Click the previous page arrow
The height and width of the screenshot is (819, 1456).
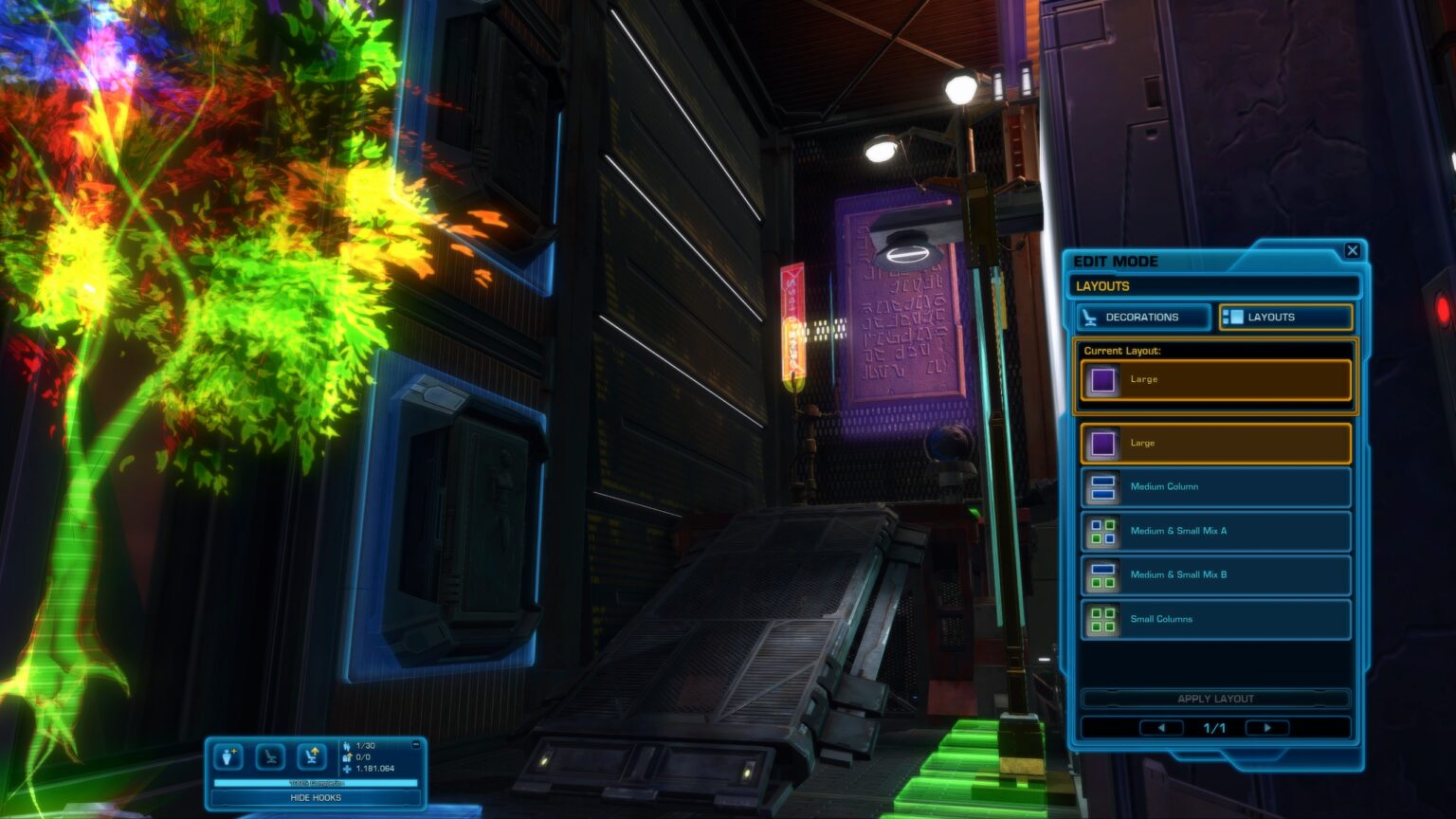pos(1161,727)
